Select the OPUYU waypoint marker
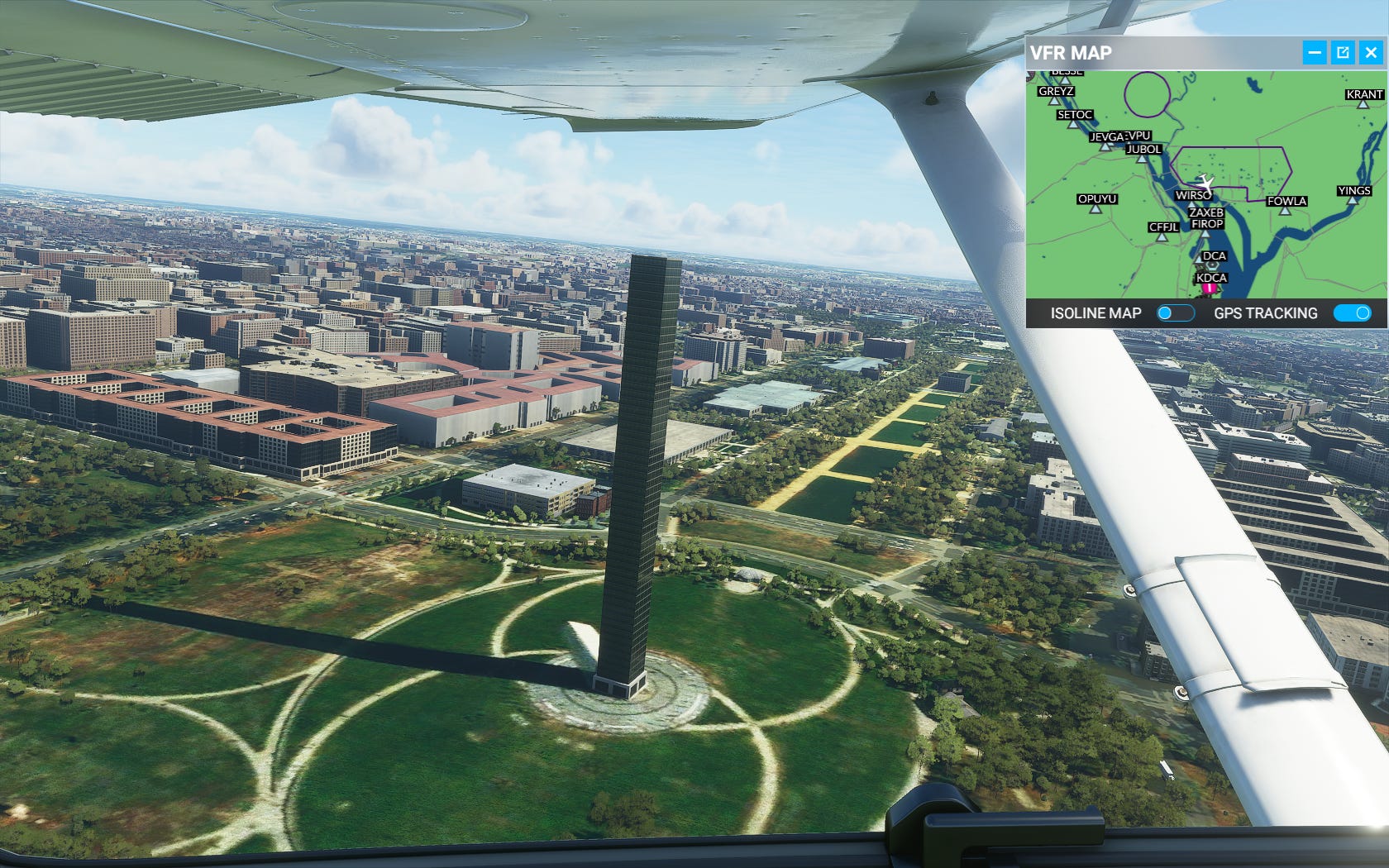This screenshot has width=1389, height=868. [x=1096, y=208]
